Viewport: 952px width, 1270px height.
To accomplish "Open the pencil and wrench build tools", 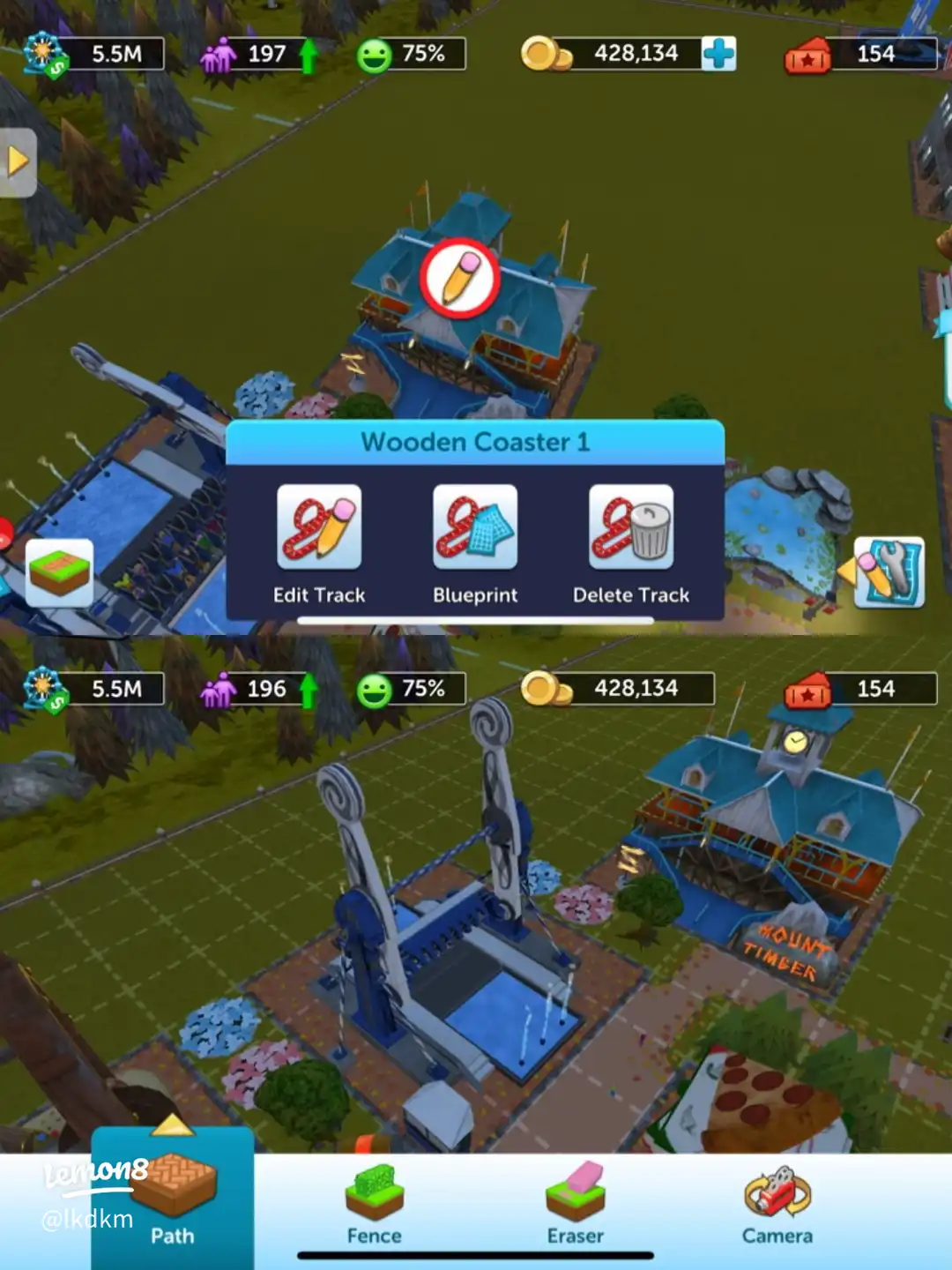I will point(889,572).
